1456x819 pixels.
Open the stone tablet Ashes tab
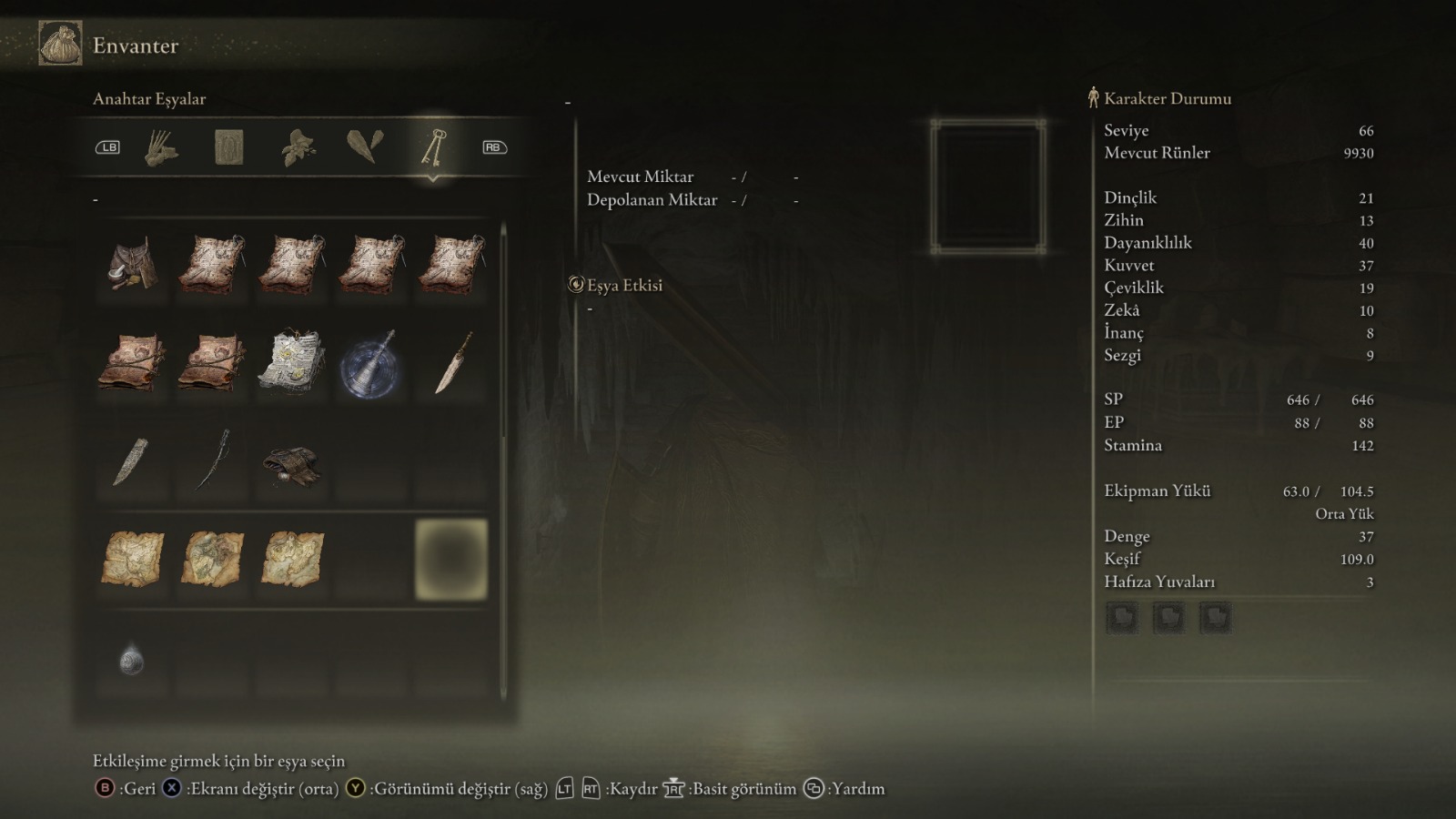(228, 147)
